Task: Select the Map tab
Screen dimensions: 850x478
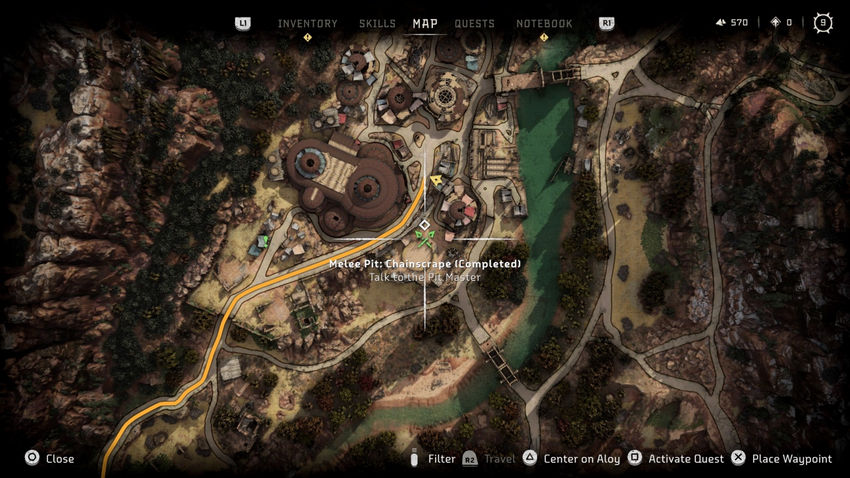Action: click(425, 23)
